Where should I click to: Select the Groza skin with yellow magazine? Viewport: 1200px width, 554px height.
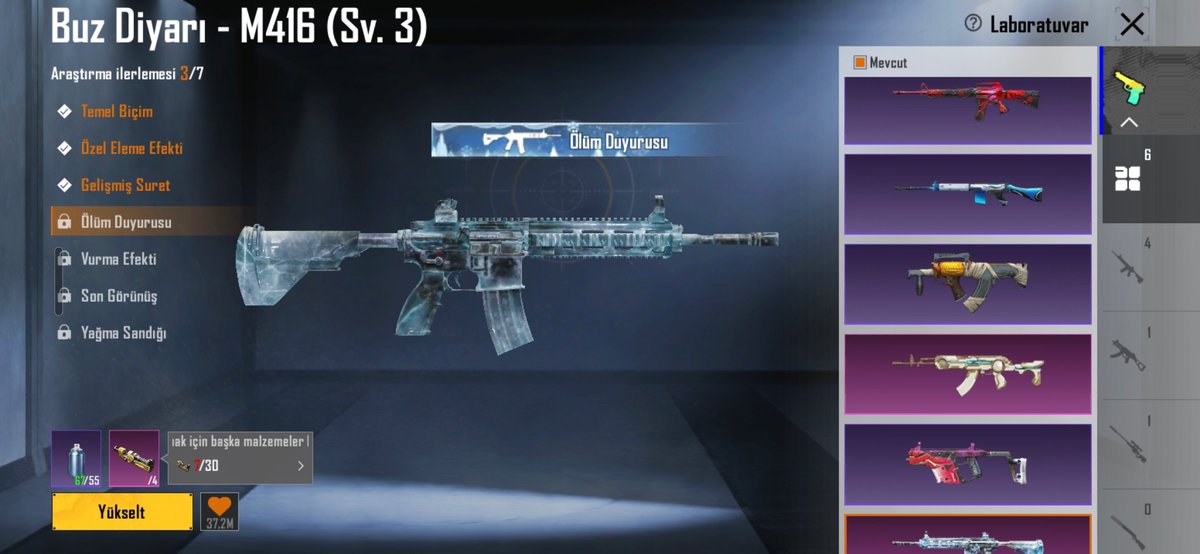click(967, 284)
